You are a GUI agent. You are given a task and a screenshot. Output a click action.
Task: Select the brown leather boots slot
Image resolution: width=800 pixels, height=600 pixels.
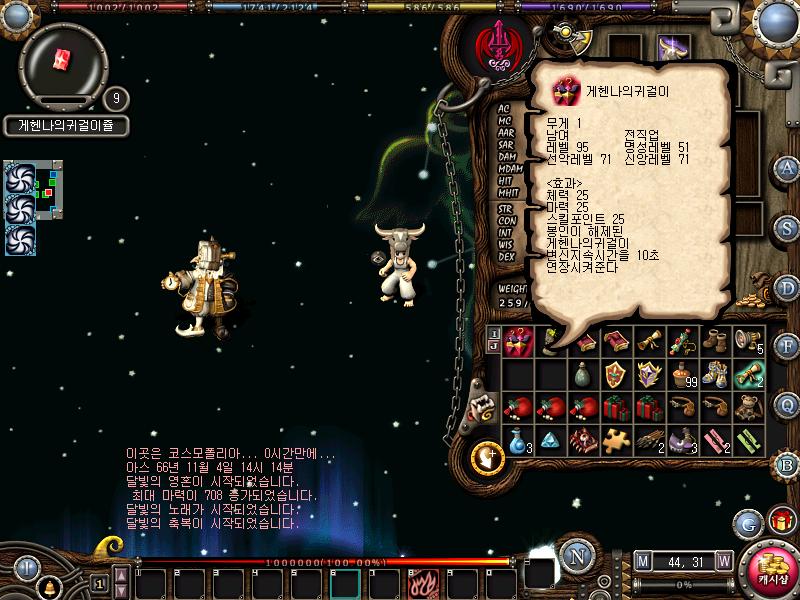[x=714, y=342]
